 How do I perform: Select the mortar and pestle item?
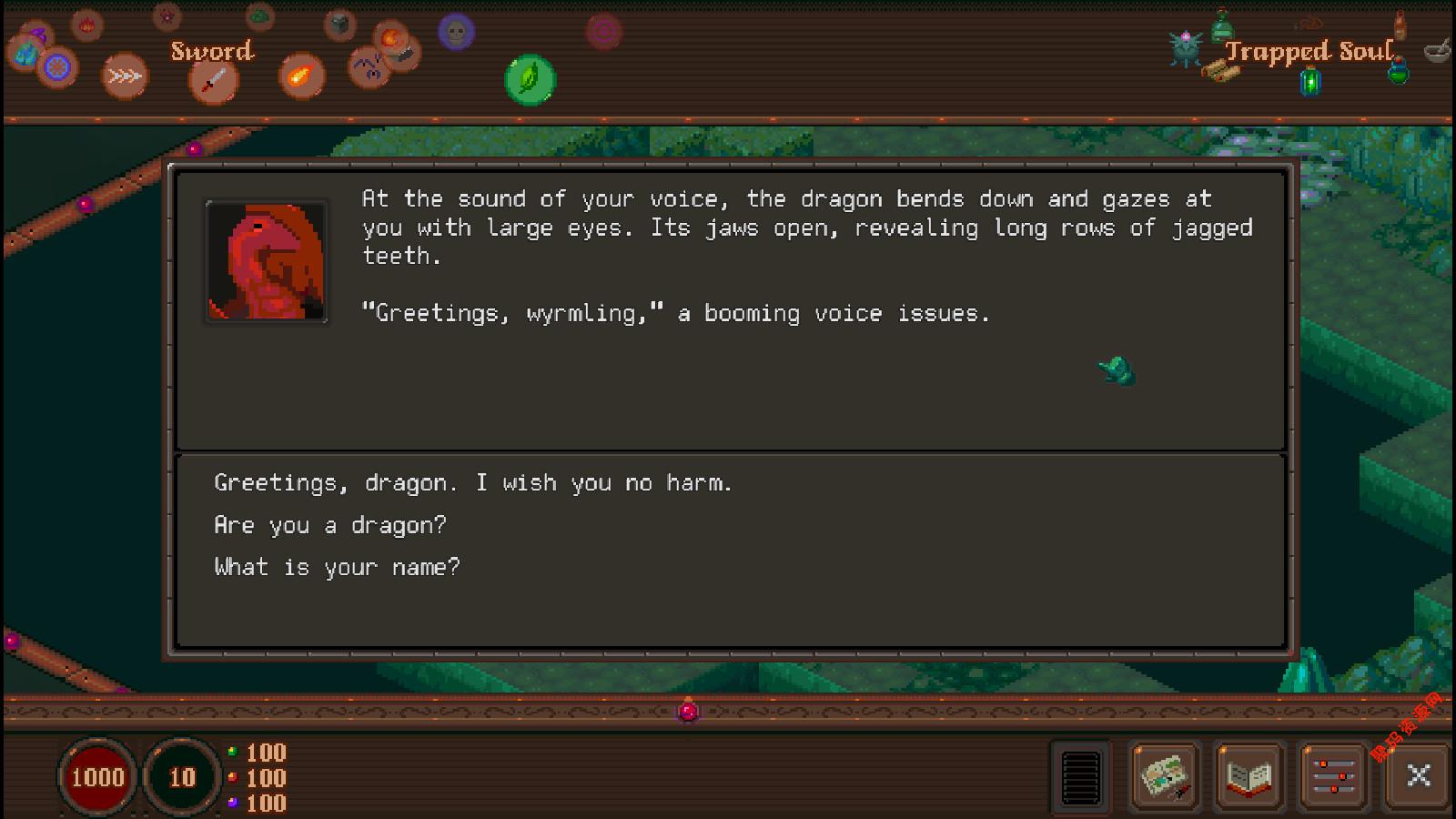(x=1437, y=49)
